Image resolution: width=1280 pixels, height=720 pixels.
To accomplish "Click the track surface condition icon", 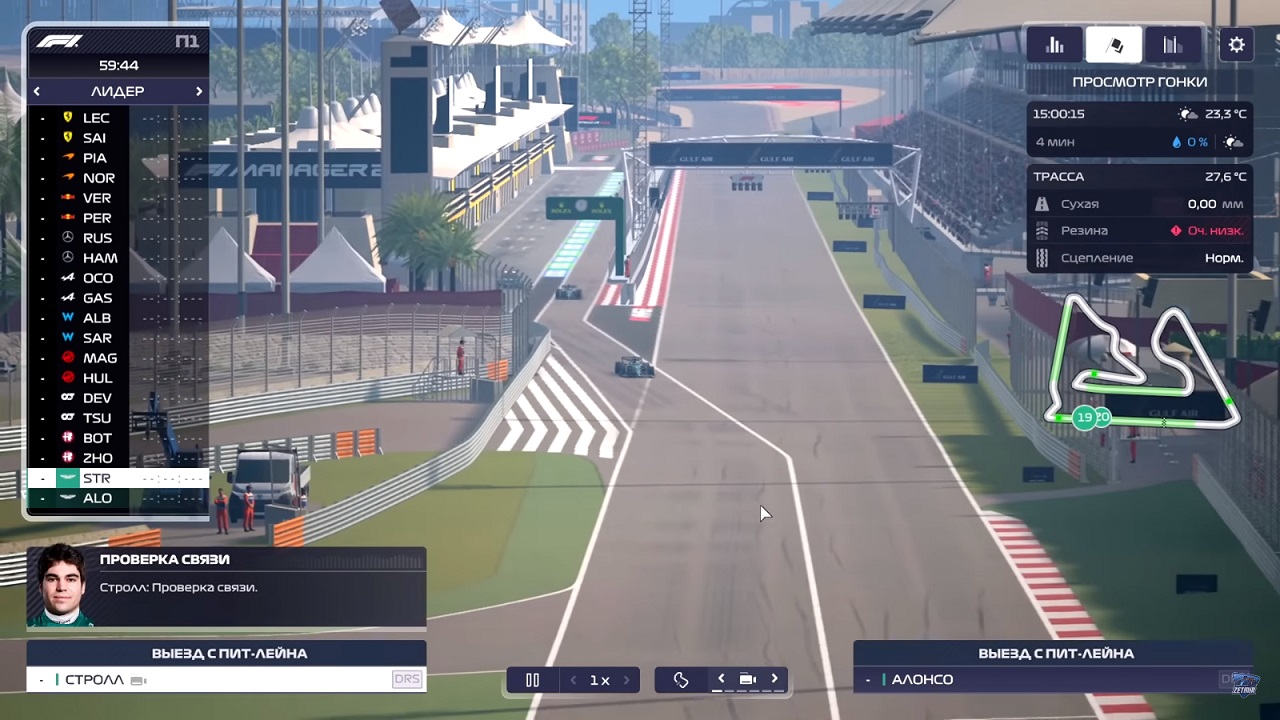I will coord(1042,203).
